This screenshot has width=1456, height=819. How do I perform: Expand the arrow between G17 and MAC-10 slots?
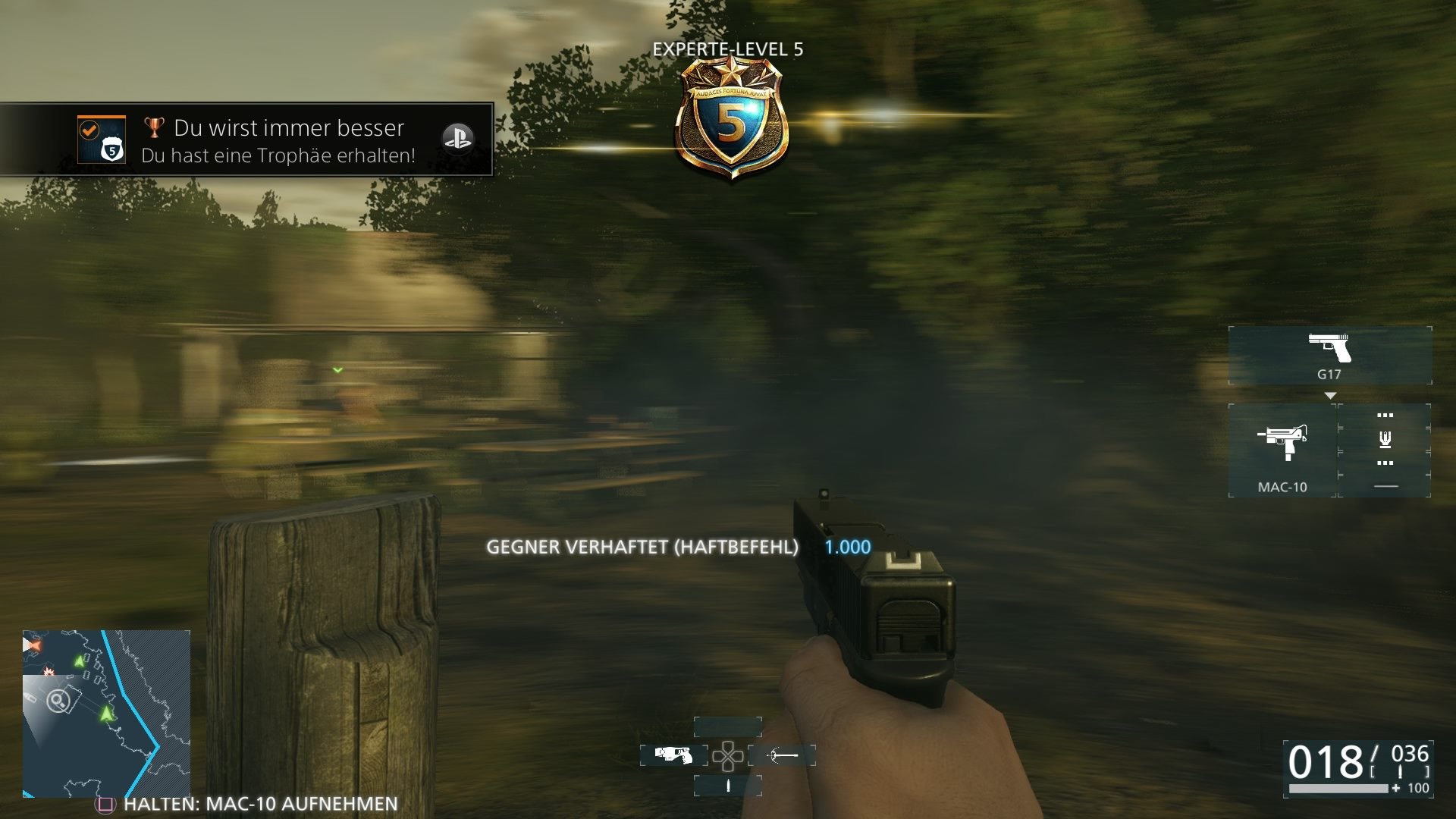[x=1331, y=394]
